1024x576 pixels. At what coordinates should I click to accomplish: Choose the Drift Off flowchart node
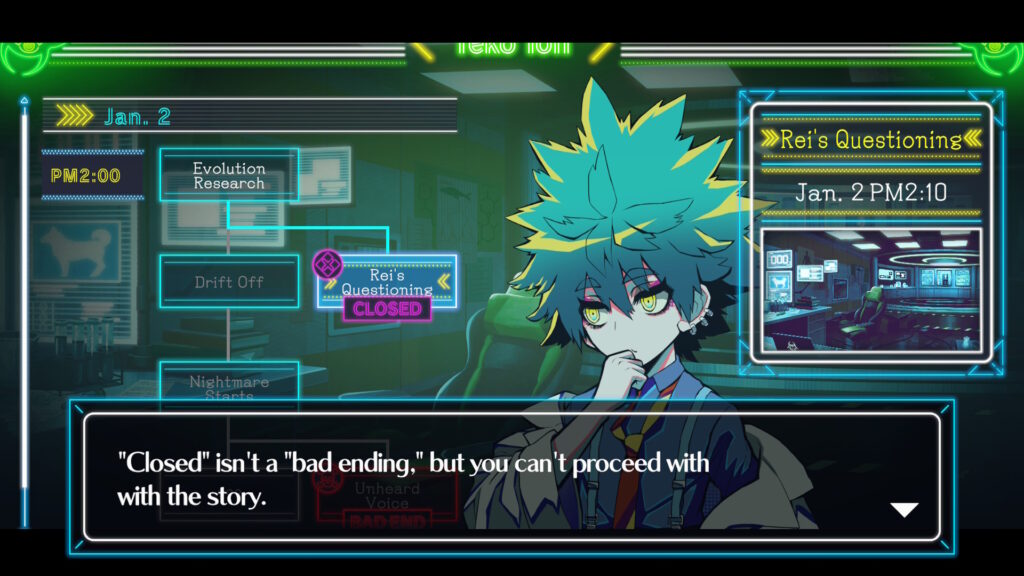pyautogui.click(x=229, y=282)
